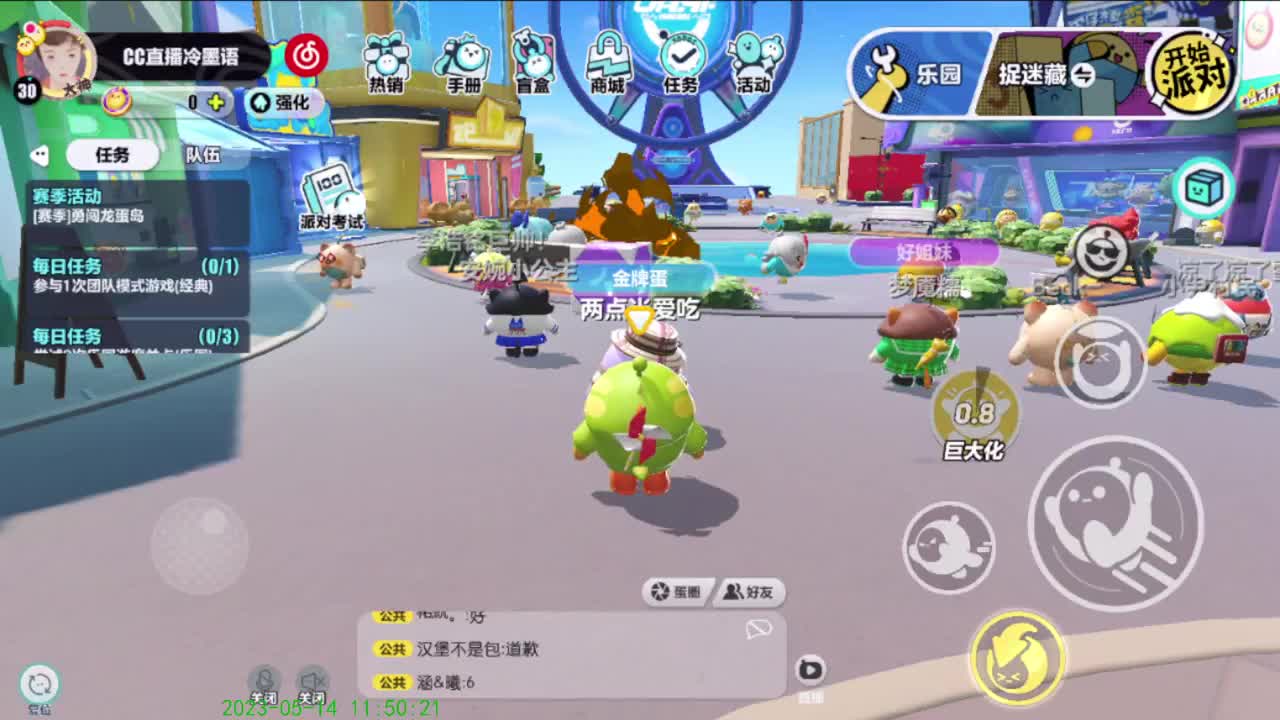Tap the gold plus to add currency
Screen dimensions: 1280x720
pos(216,101)
